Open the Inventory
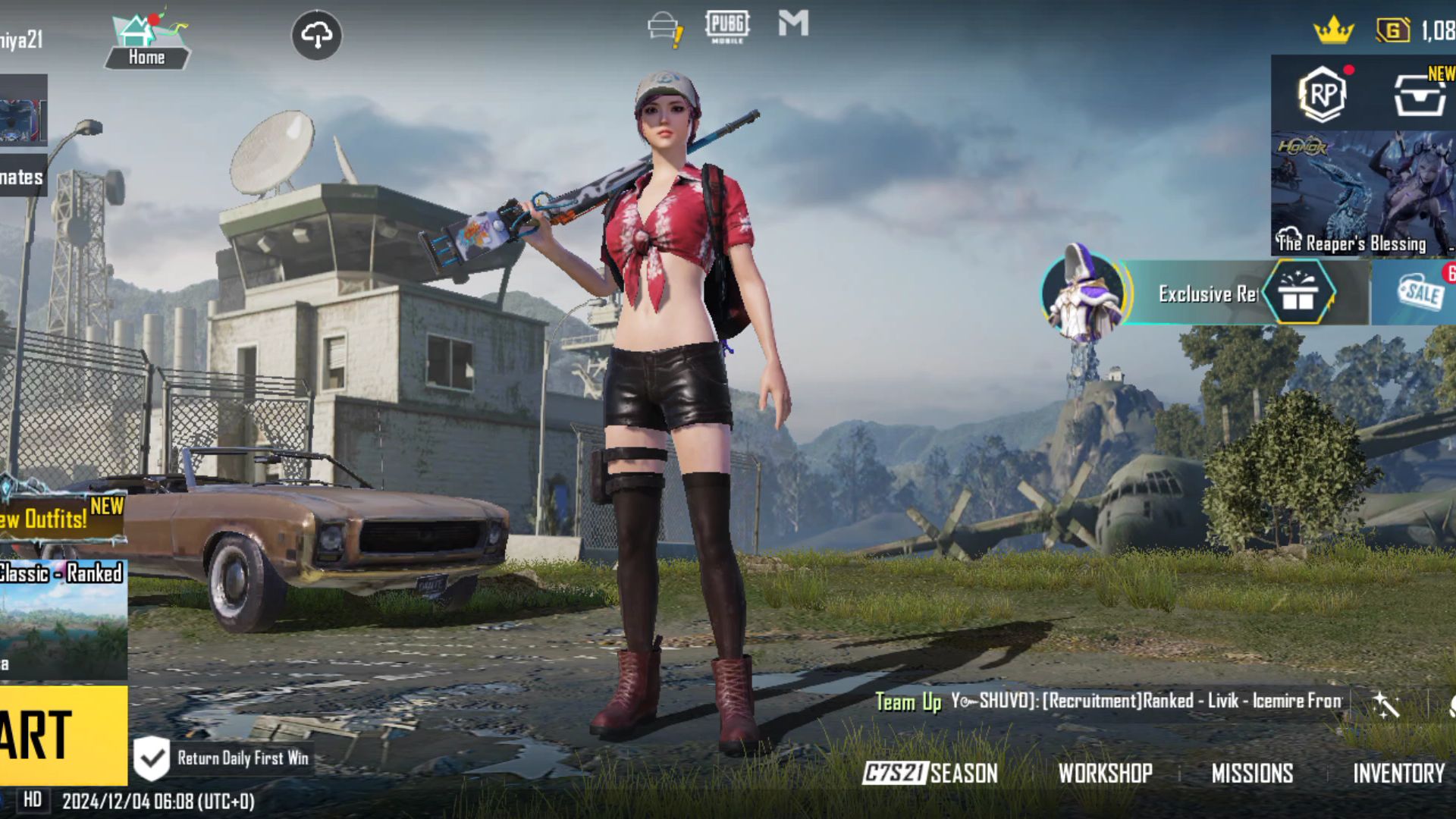 point(1398,773)
